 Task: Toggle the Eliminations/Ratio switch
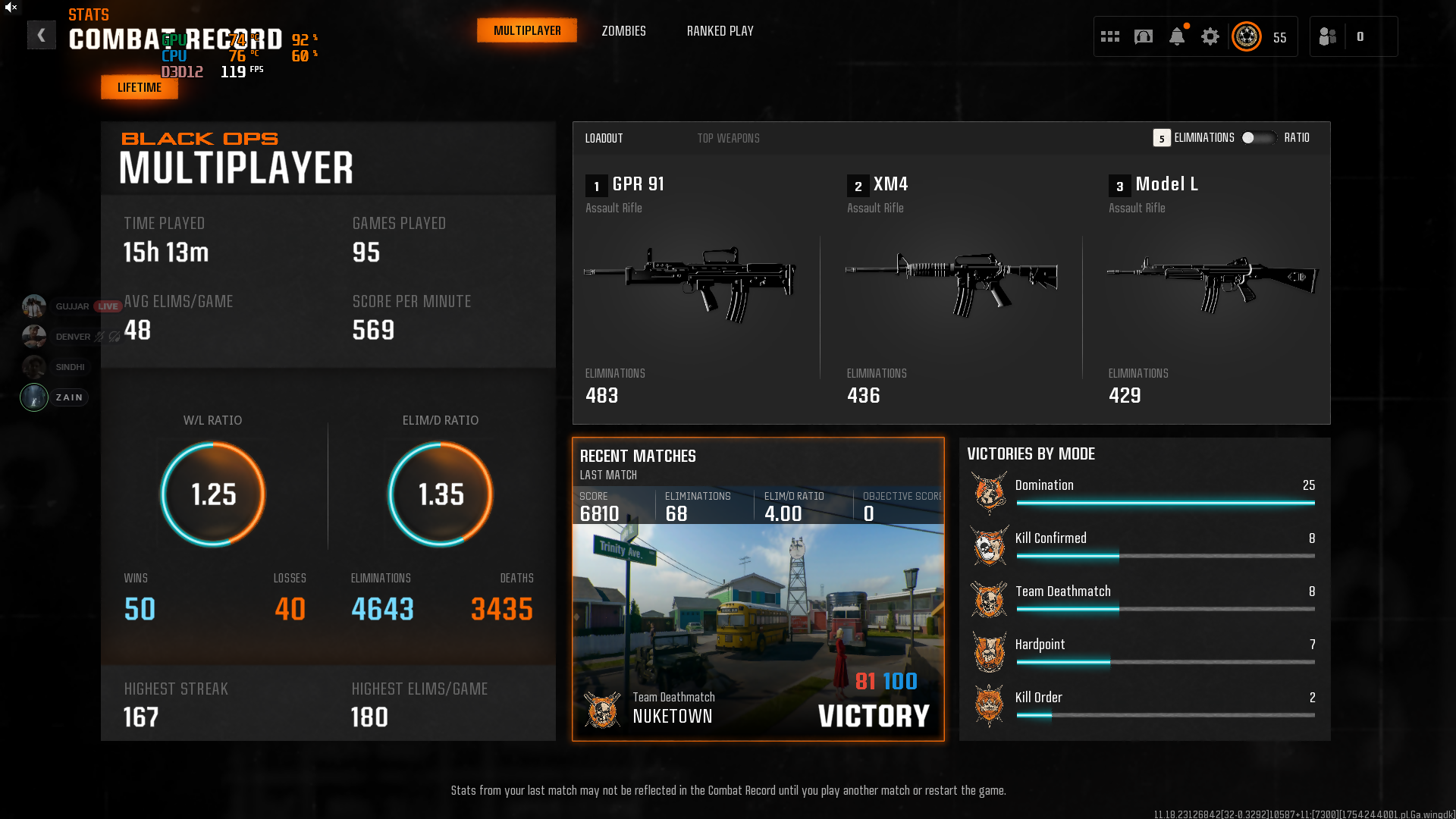(1258, 138)
